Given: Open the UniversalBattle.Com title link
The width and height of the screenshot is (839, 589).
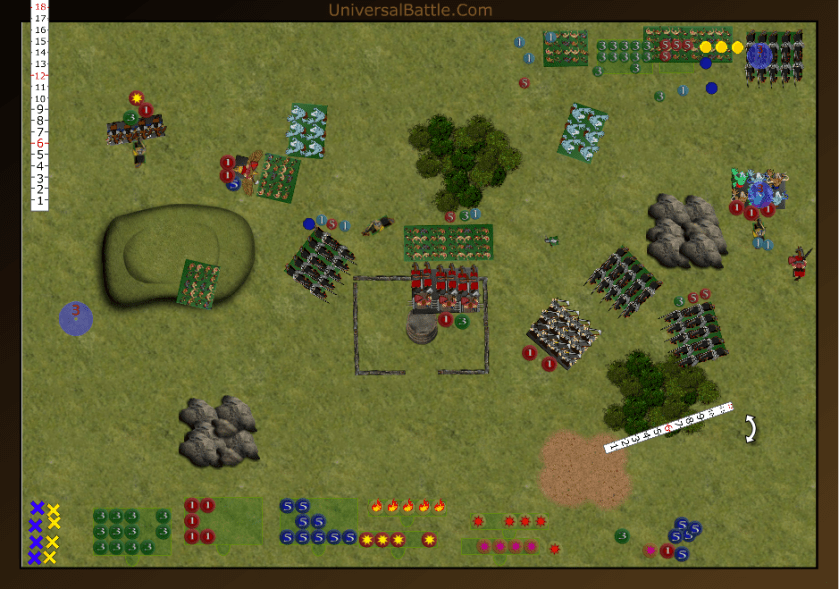Looking at the screenshot, I should pyautogui.click(x=410, y=10).
